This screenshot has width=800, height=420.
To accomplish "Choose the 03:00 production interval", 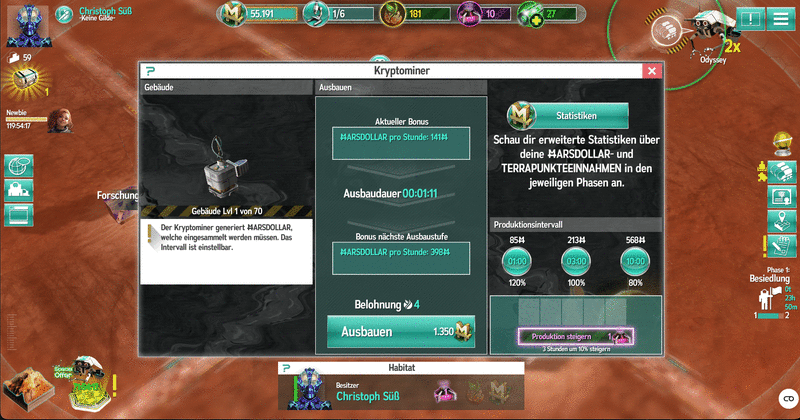I will (575, 262).
